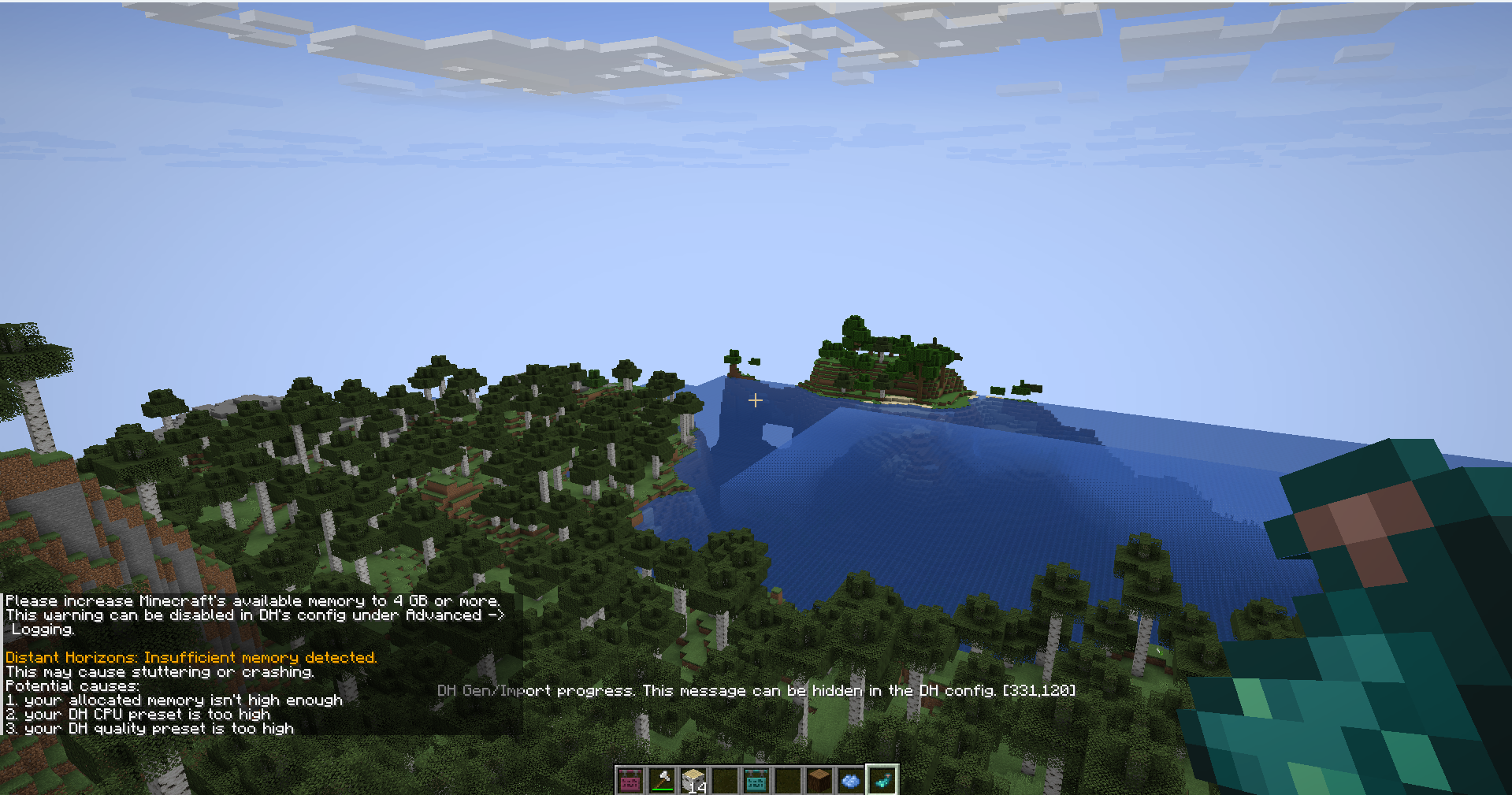Select the crimson hanging sign in the hotbar
Image resolution: width=1512 pixels, height=795 pixels.
pyautogui.click(x=630, y=780)
